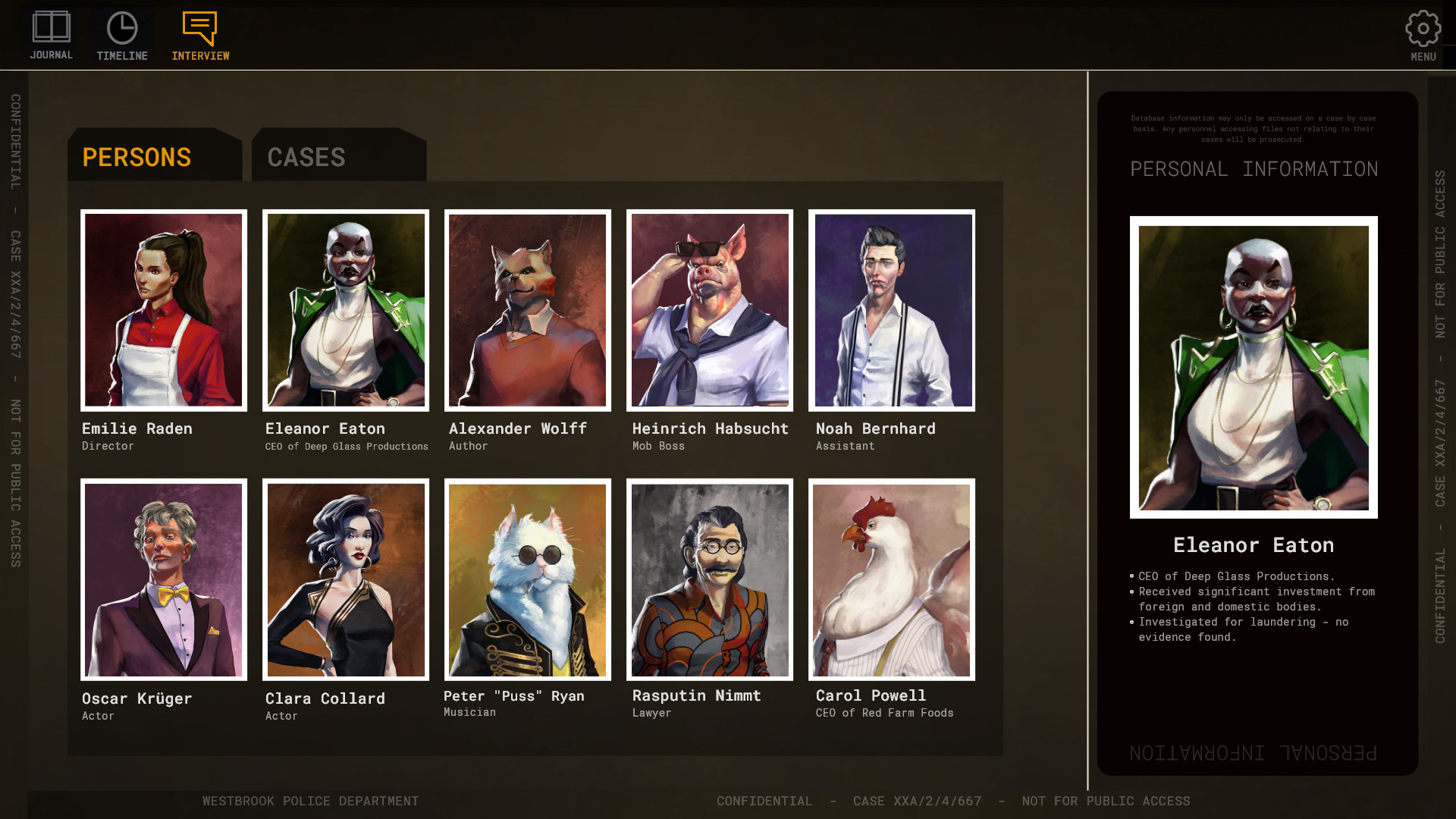Viewport: 1456px width, 819px height.
Task: Pick actor Oscar Krüger's portrait
Action: coord(164,579)
